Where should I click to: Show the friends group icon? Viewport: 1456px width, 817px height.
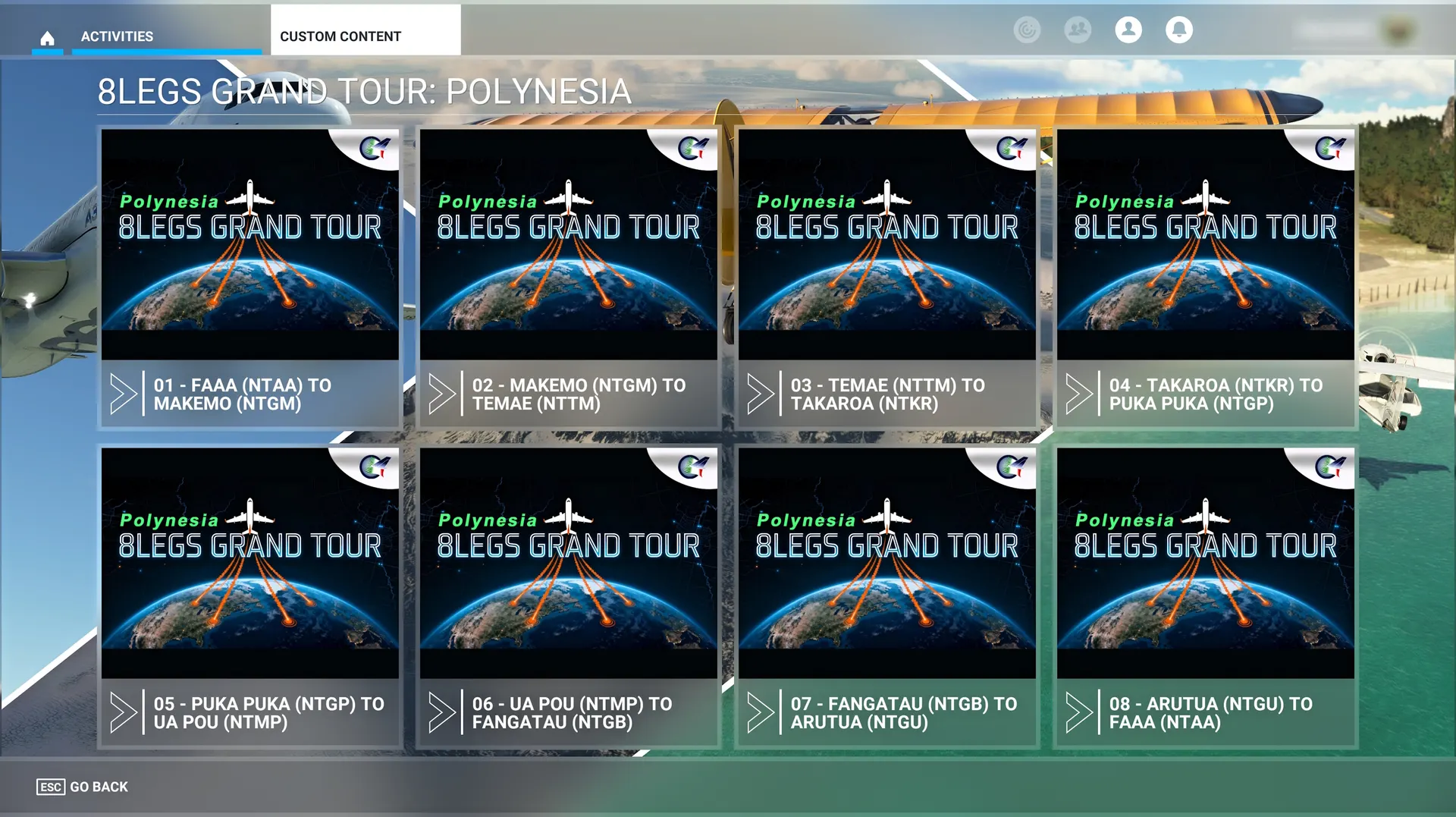coord(1078,30)
